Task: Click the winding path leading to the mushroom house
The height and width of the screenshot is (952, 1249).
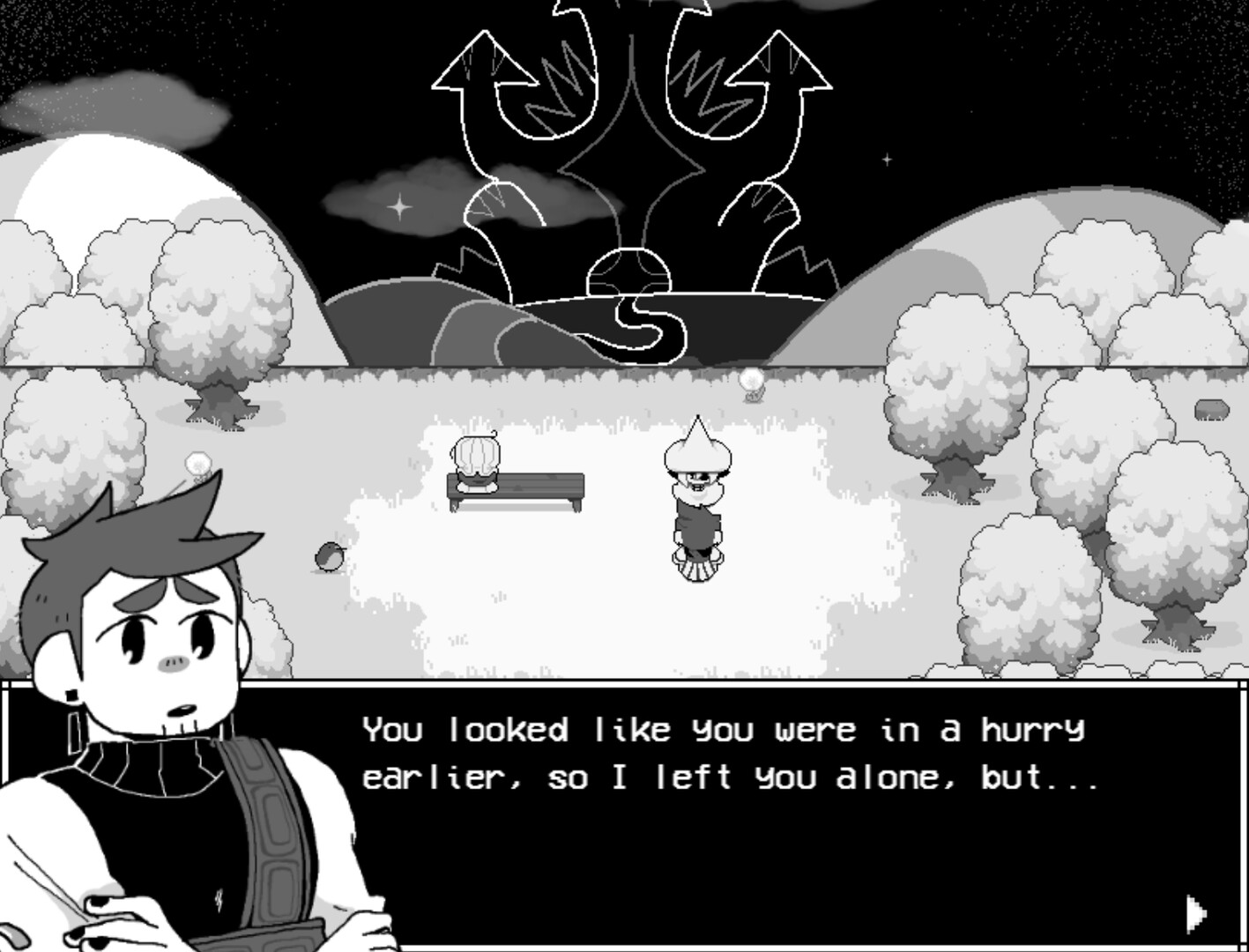Action: (x=643, y=326)
